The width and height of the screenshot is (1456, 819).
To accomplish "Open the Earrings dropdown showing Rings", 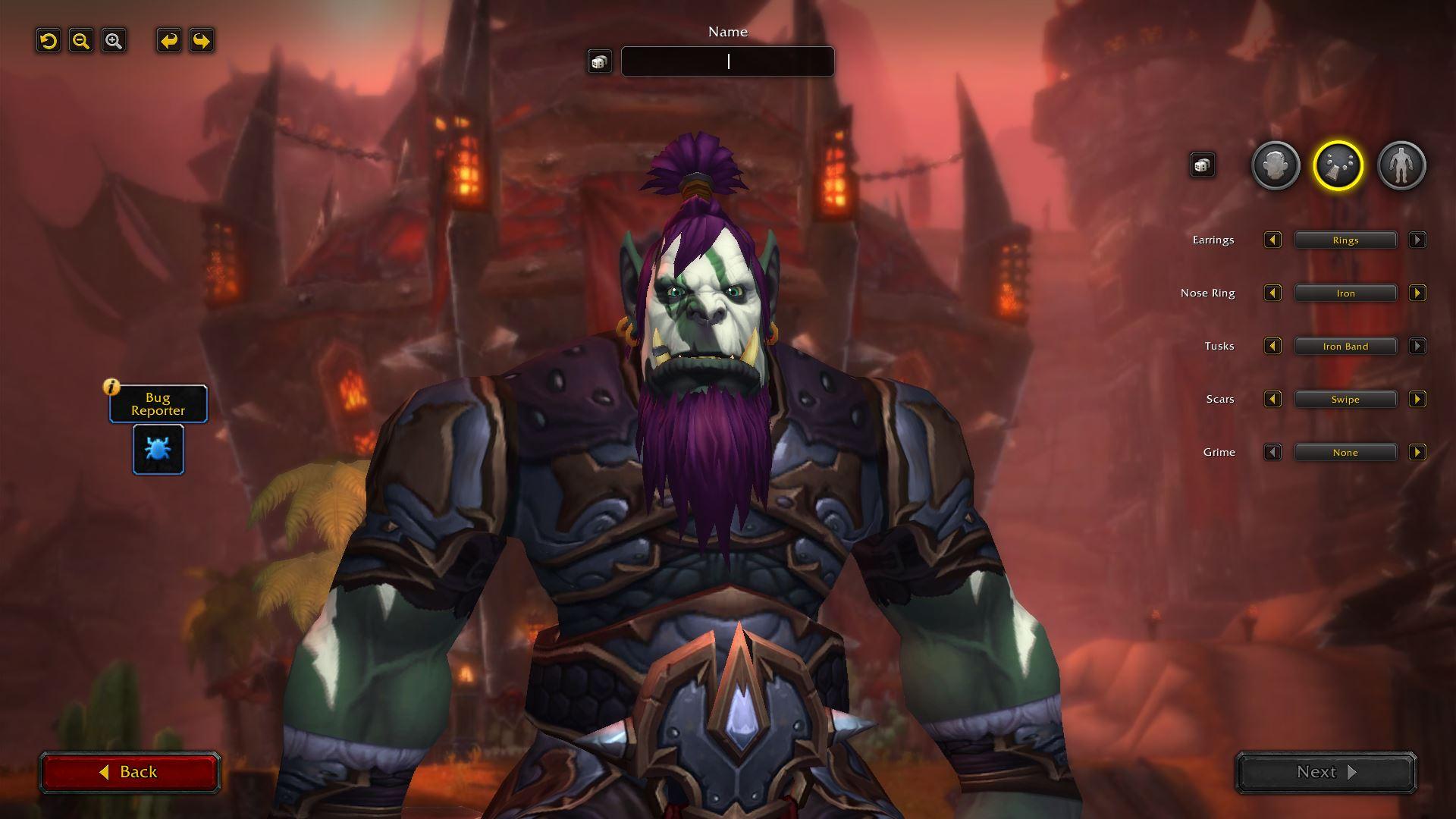I will pyautogui.click(x=1345, y=240).
